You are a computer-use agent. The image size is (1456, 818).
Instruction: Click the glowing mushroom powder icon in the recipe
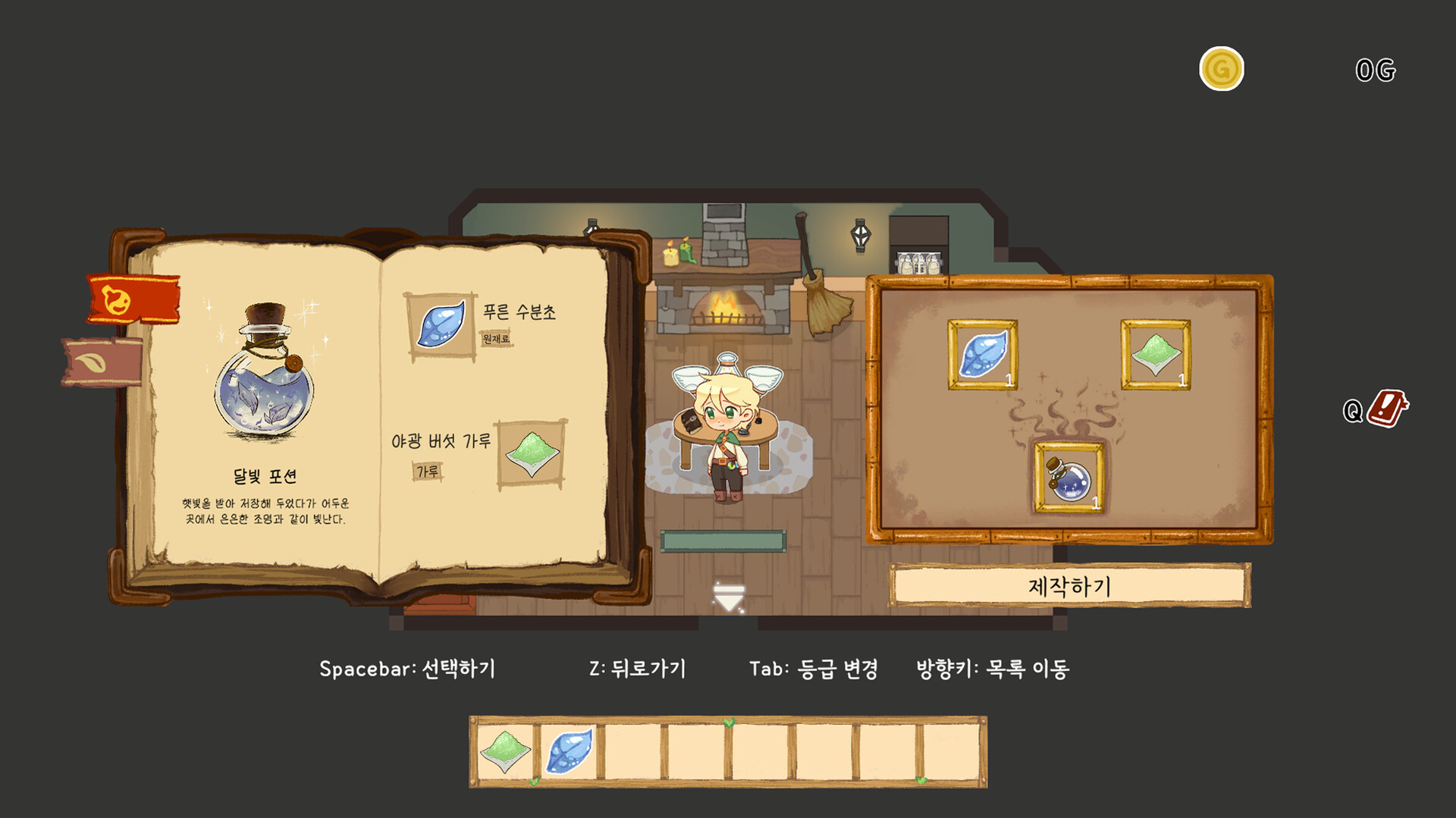pos(531,455)
